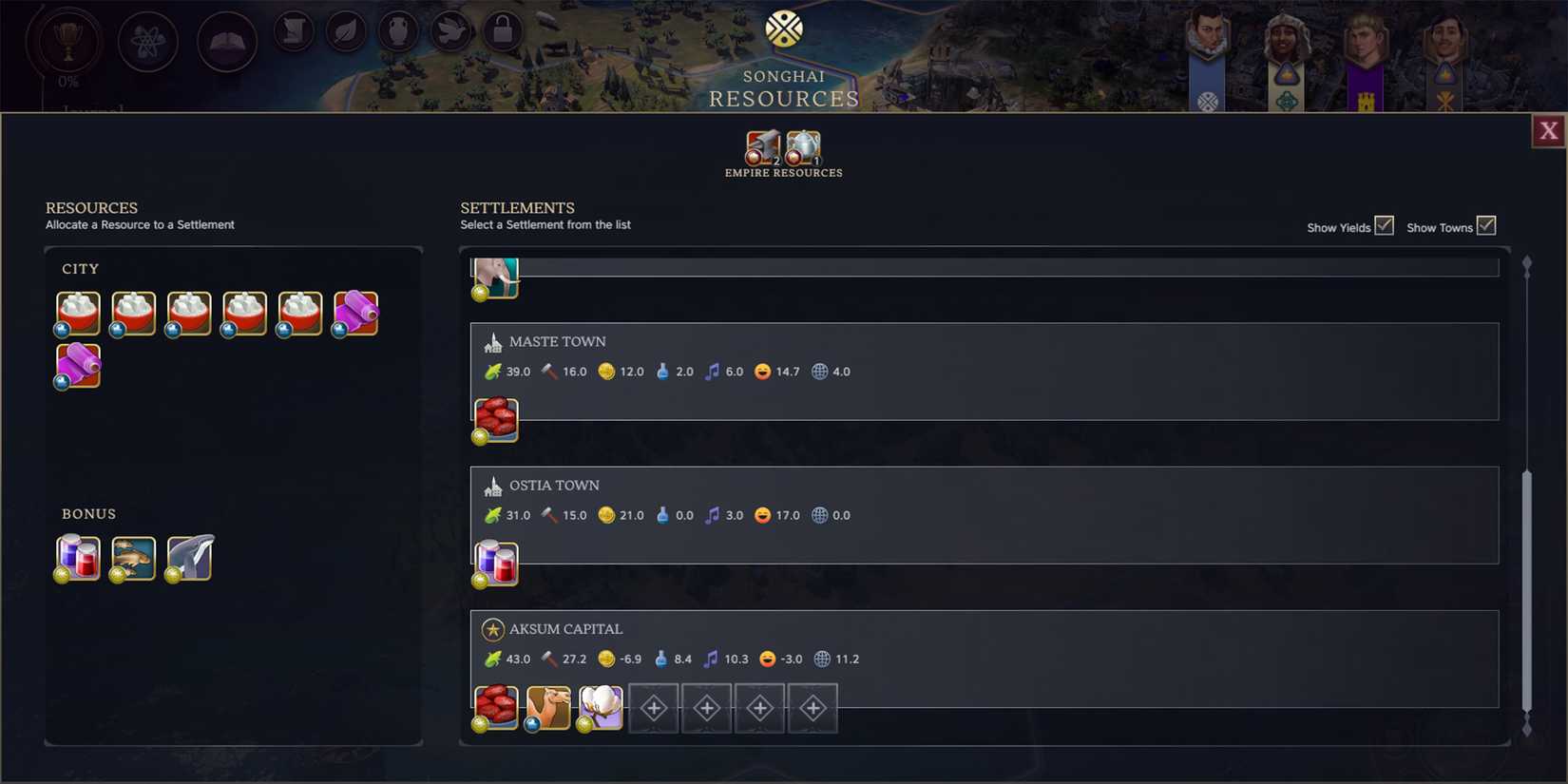
Task: Select the fish bonus resource
Action: coord(132,557)
